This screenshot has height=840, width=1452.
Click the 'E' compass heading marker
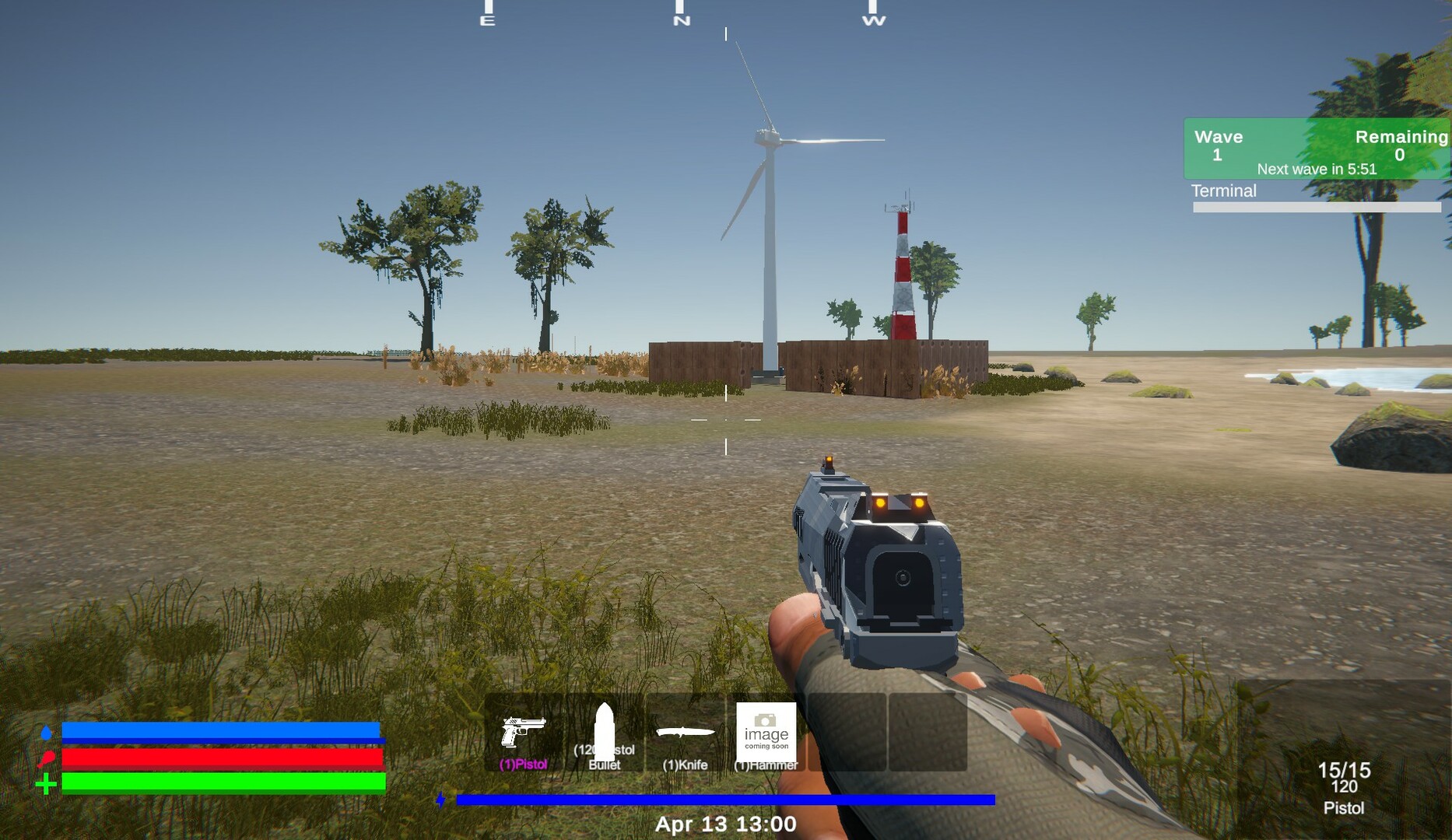click(488, 19)
